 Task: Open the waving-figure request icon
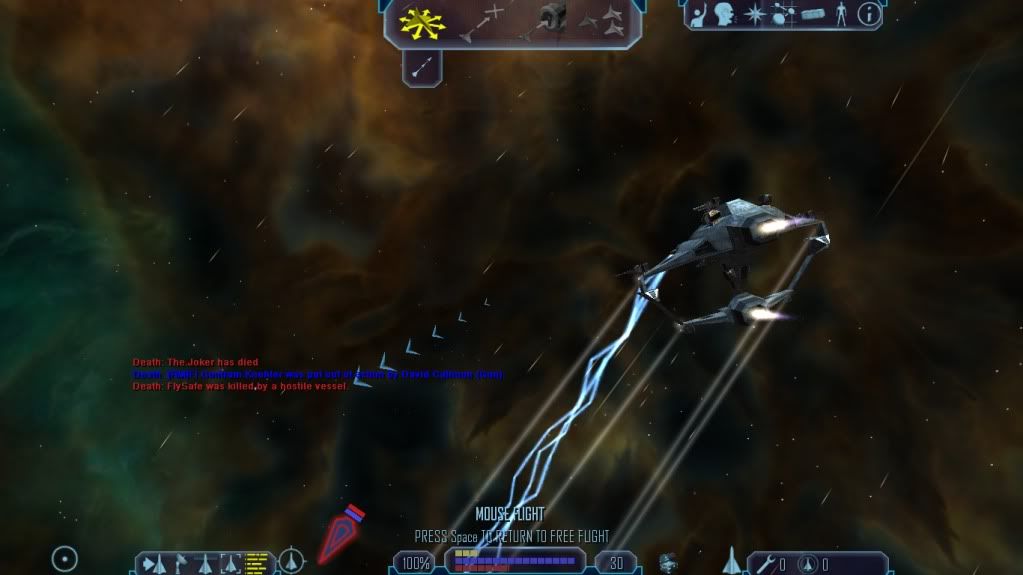click(699, 14)
